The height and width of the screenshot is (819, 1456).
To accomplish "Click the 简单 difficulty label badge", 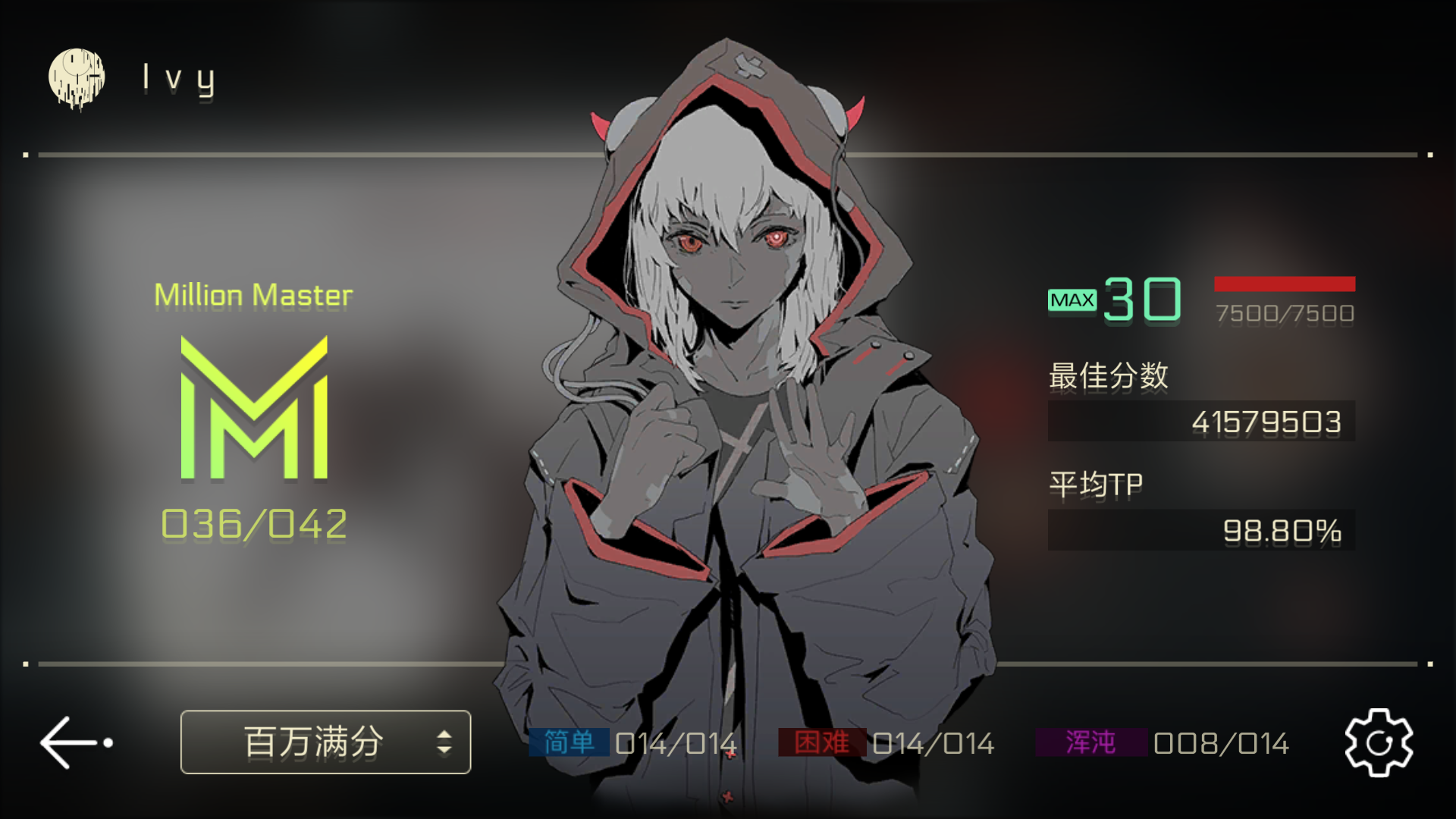I will click(570, 742).
